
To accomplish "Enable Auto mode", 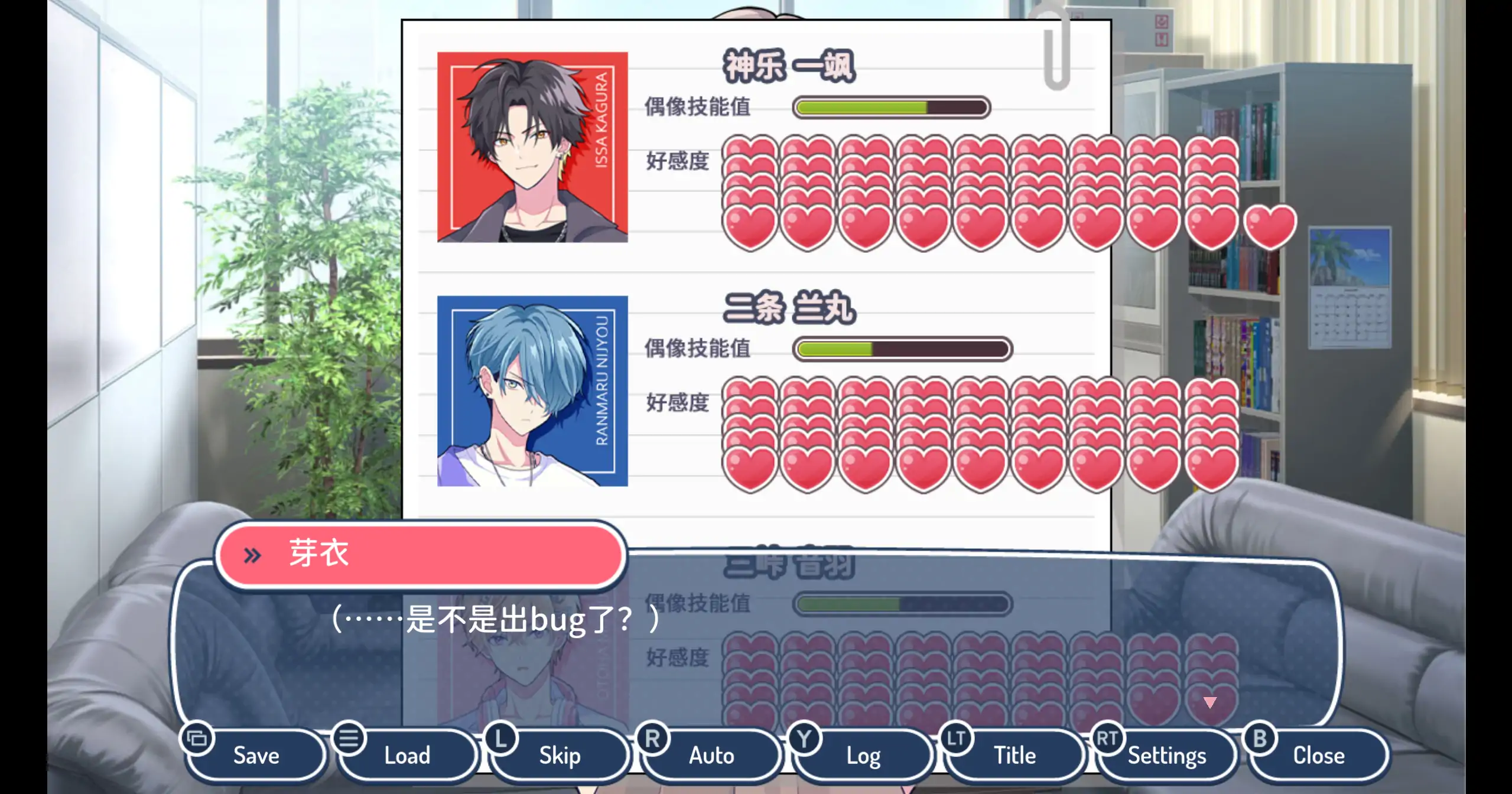I will pyautogui.click(x=711, y=755).
